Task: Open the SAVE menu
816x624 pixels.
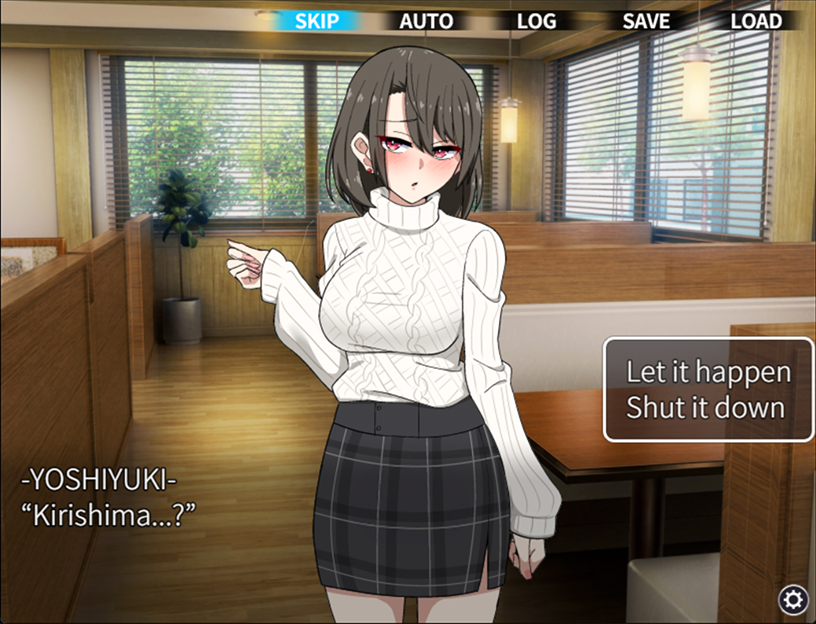Action: pos(646,21)
